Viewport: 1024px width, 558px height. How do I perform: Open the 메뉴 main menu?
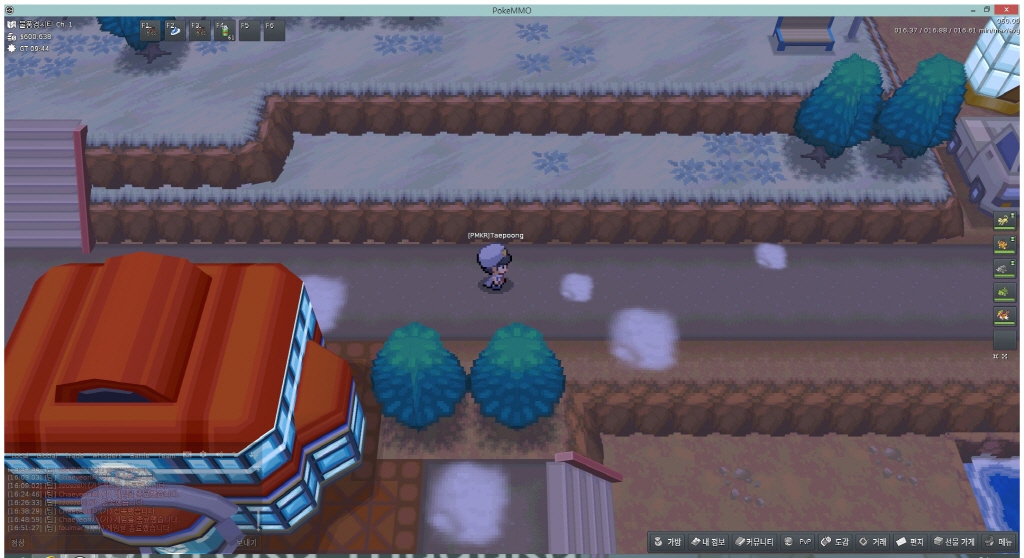point(998,542)
